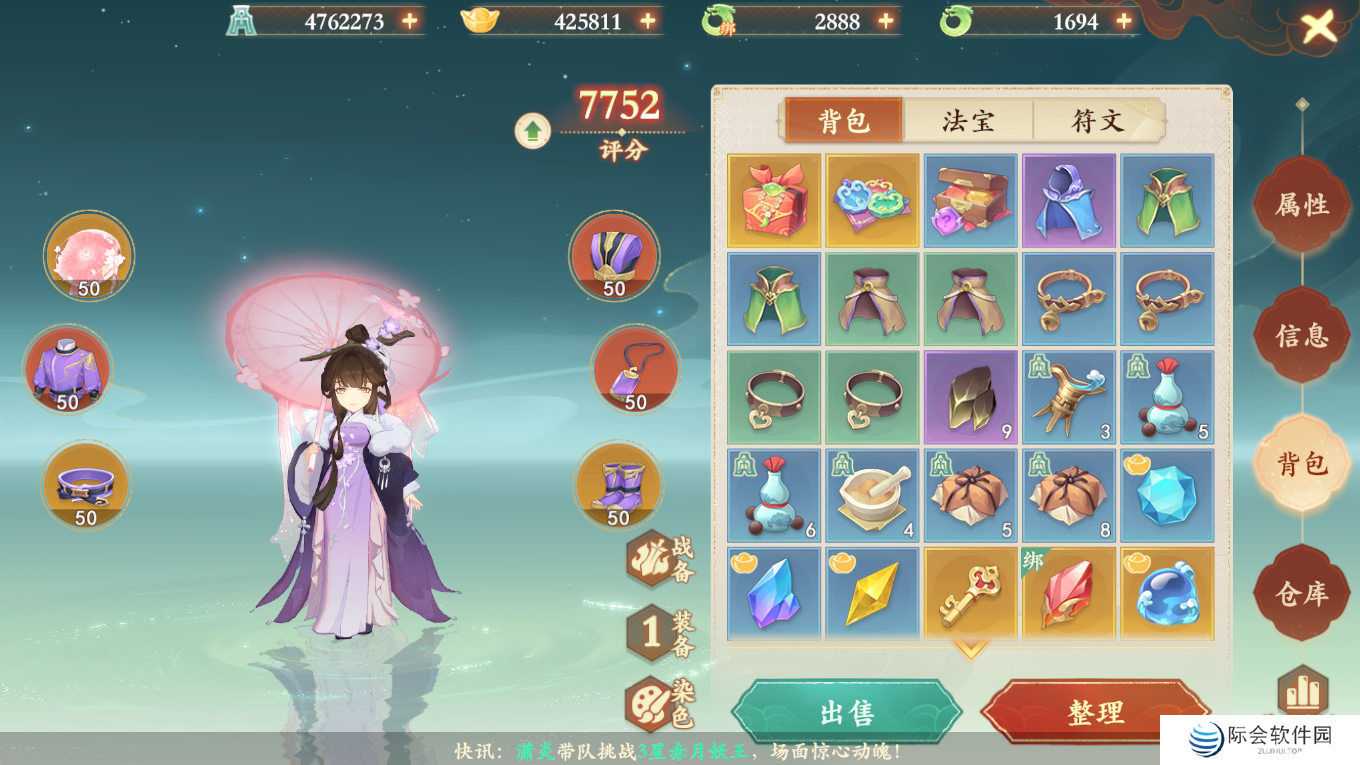
Task: Click the green upgrade arrow beside the score
Action: click(x=533, y=131)
